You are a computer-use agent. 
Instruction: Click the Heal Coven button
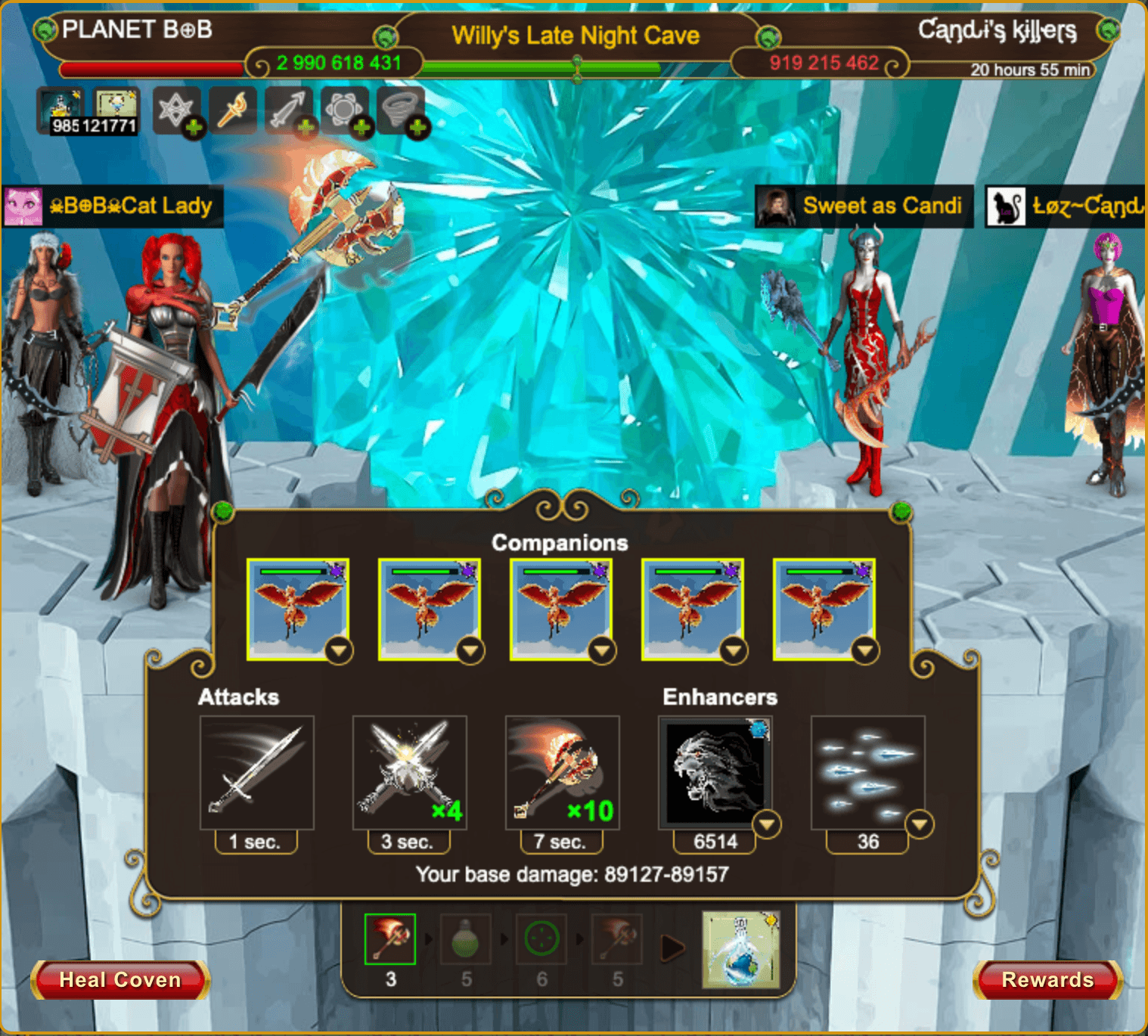(x=120, y=980)
